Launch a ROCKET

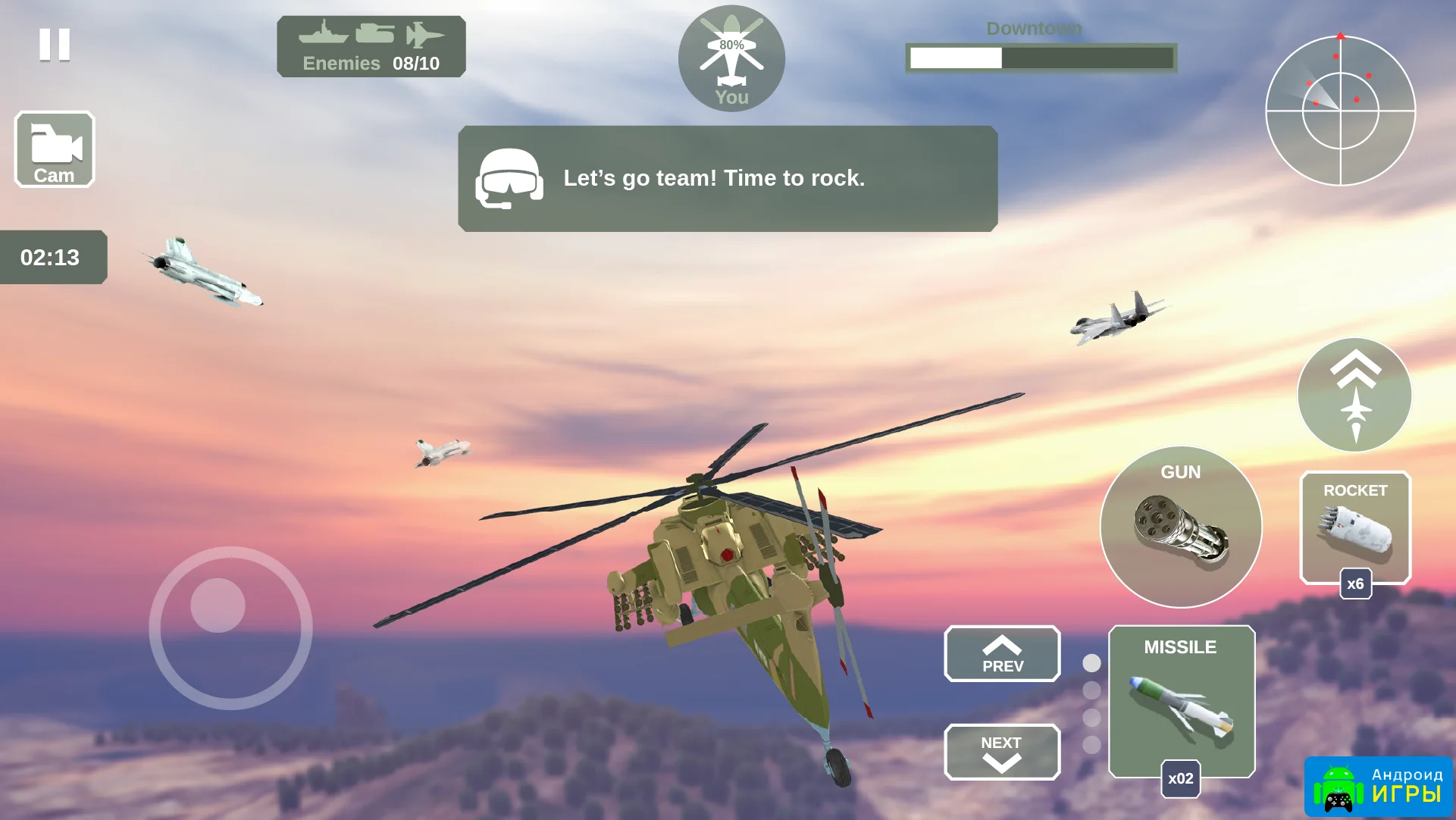tap(1355, 528)
